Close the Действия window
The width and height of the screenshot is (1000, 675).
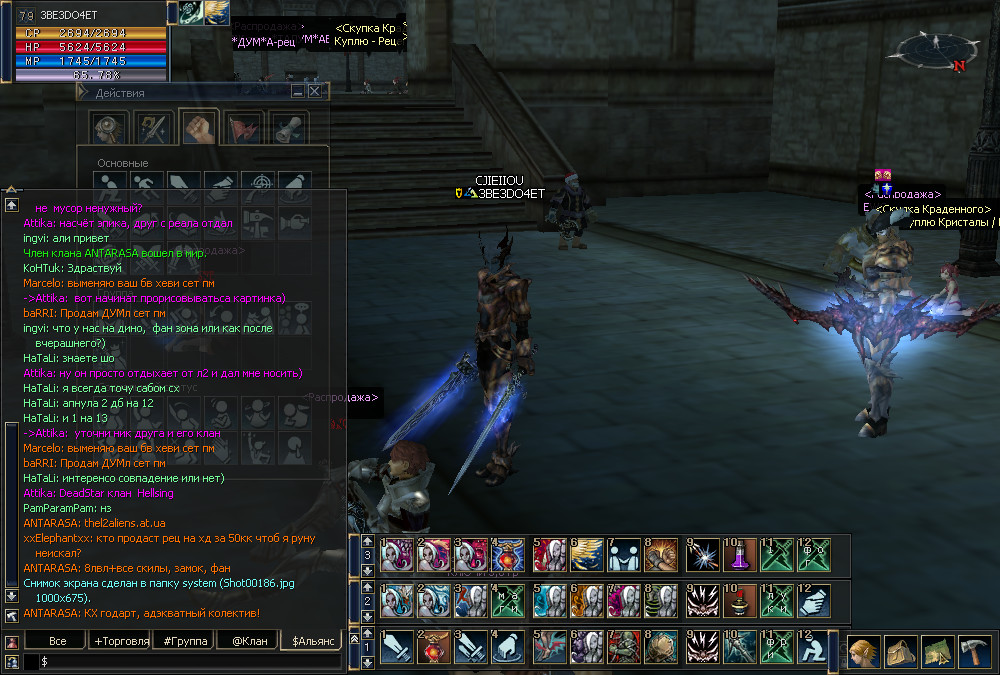(315, 91)
